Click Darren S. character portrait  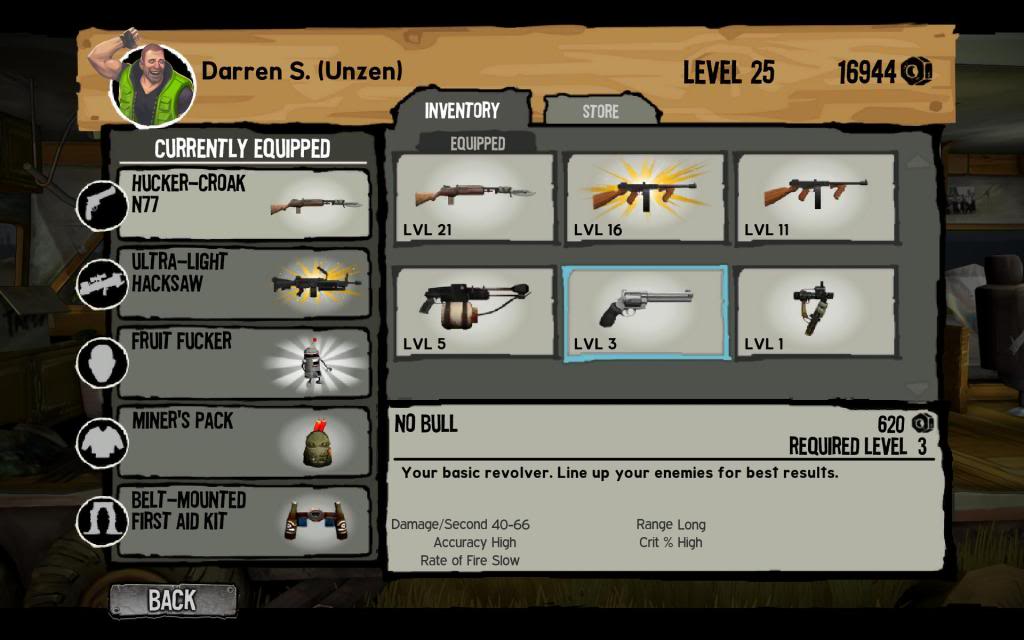click(x=152, y=85)
